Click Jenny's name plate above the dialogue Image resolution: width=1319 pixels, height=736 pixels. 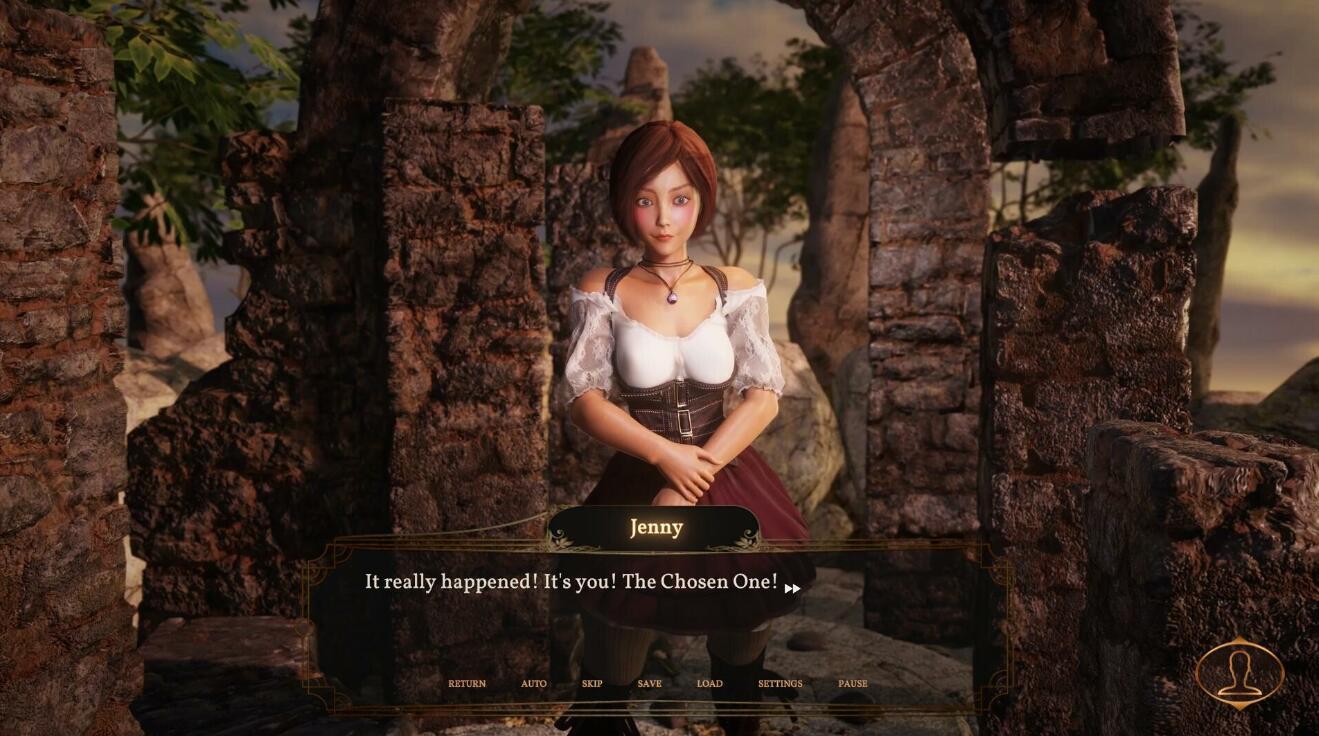click(x=657, y=527)
